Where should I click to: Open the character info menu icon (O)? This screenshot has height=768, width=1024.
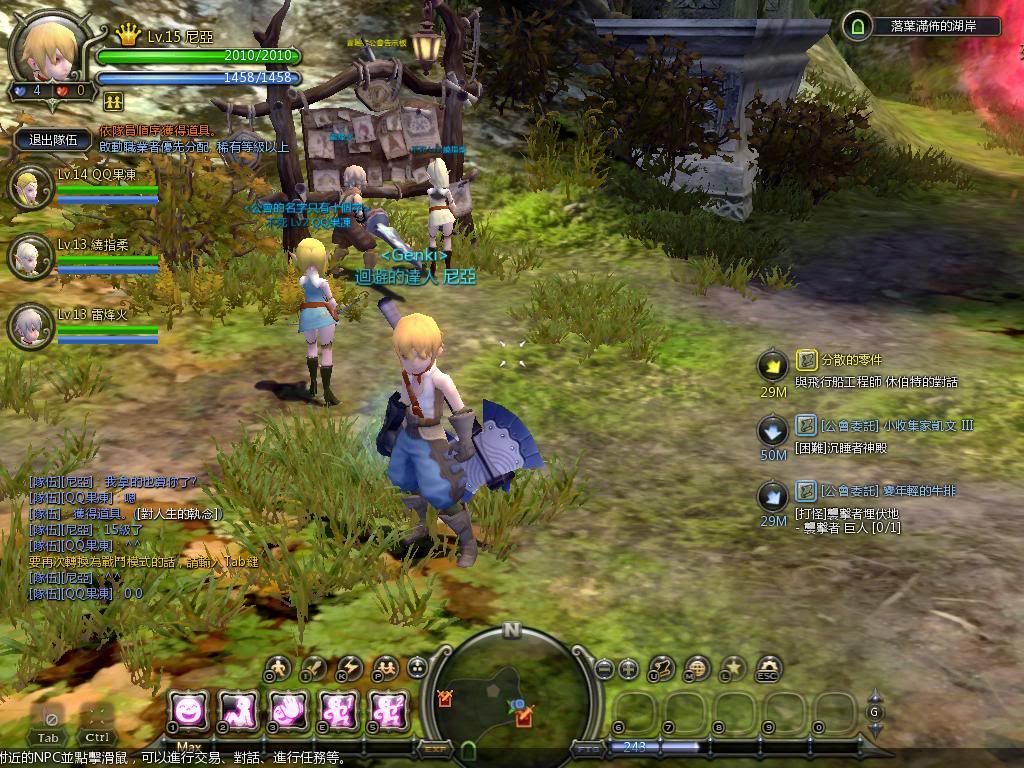[279, 667]
